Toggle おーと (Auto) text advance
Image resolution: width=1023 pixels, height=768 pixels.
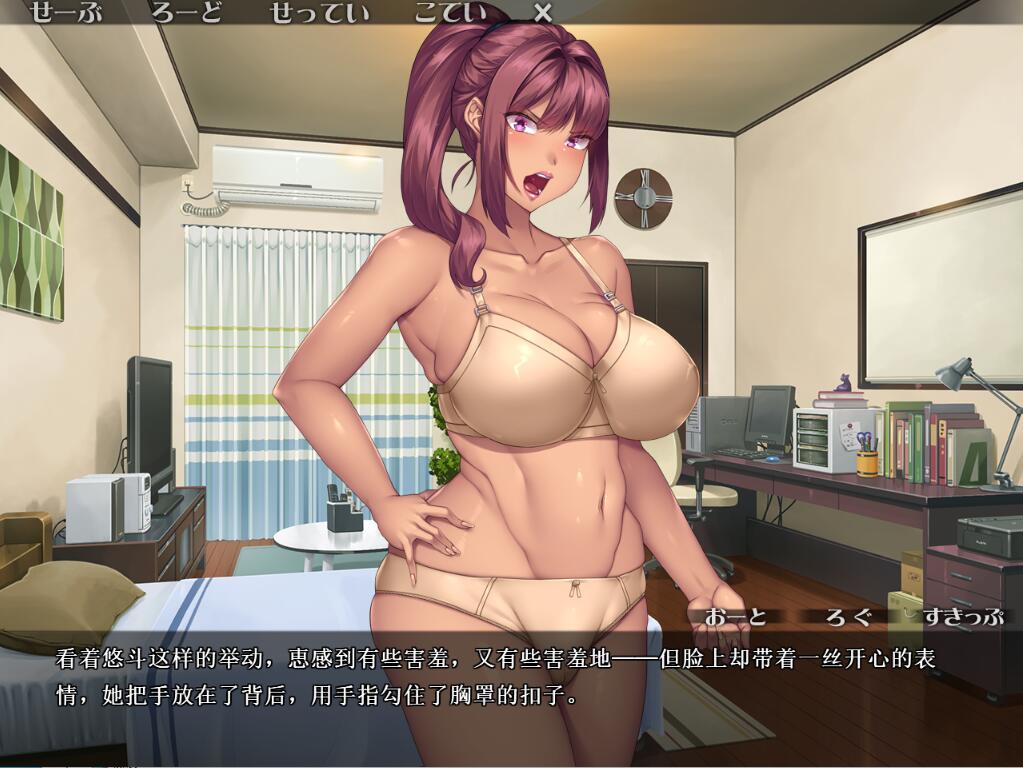coord(735,616)
